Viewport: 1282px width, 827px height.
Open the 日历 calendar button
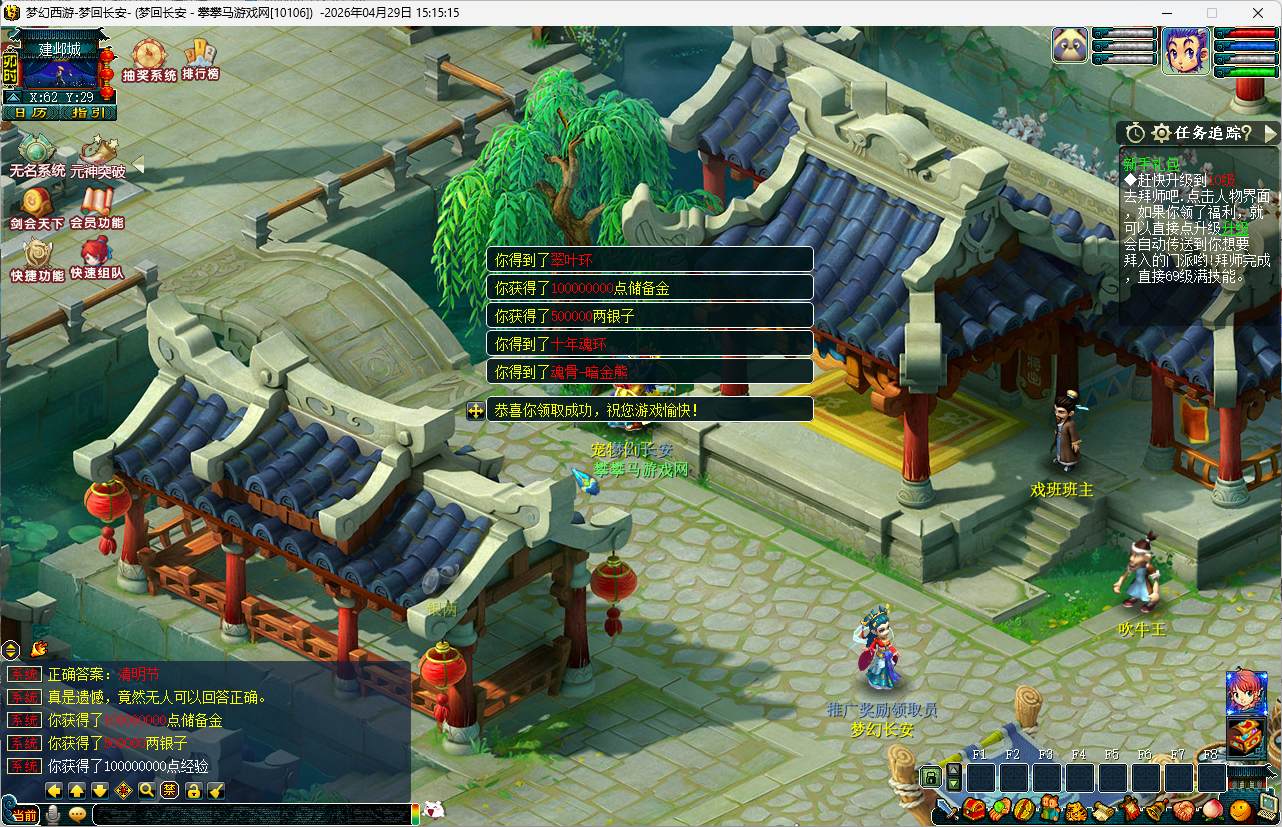[x=31, y=113]
